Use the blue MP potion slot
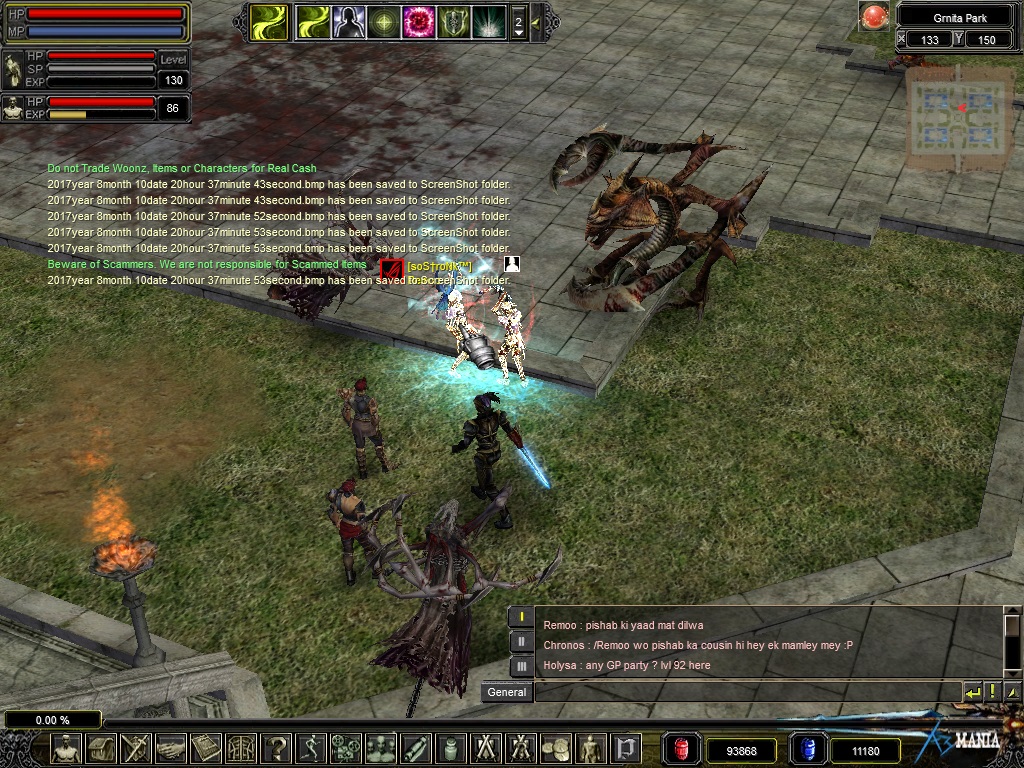Screen dimensions: 1024x768 coord(806,749)
